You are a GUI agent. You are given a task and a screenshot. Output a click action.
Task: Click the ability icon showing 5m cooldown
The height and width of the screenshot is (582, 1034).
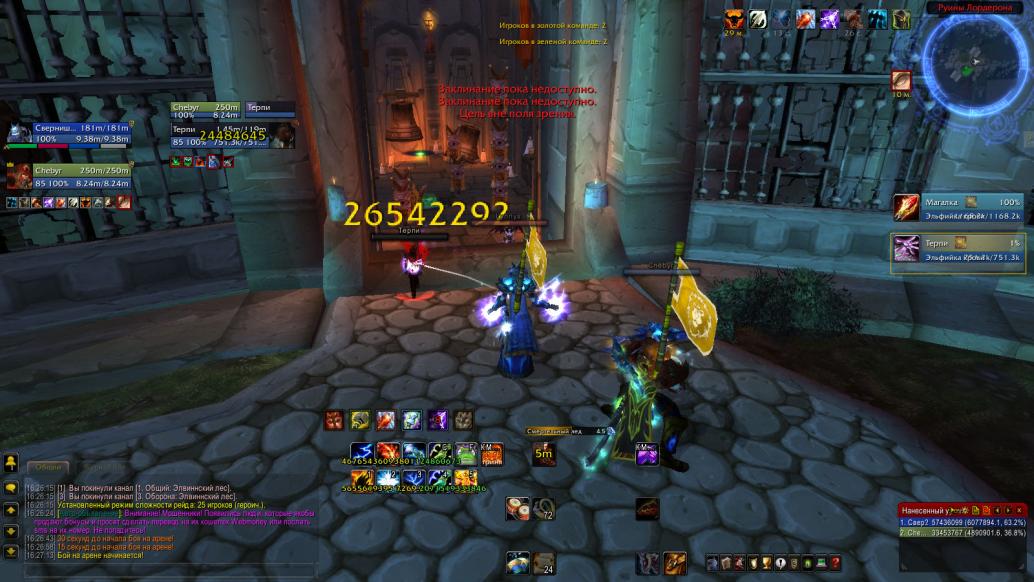544,453
